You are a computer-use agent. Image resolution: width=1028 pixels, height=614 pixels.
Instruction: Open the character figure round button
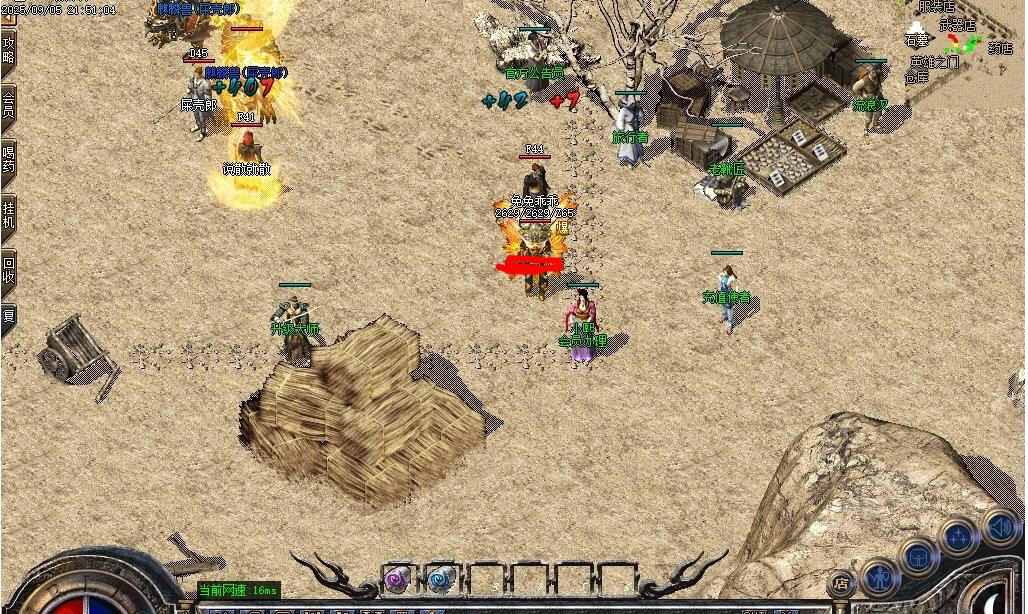[x=879, y=578]
